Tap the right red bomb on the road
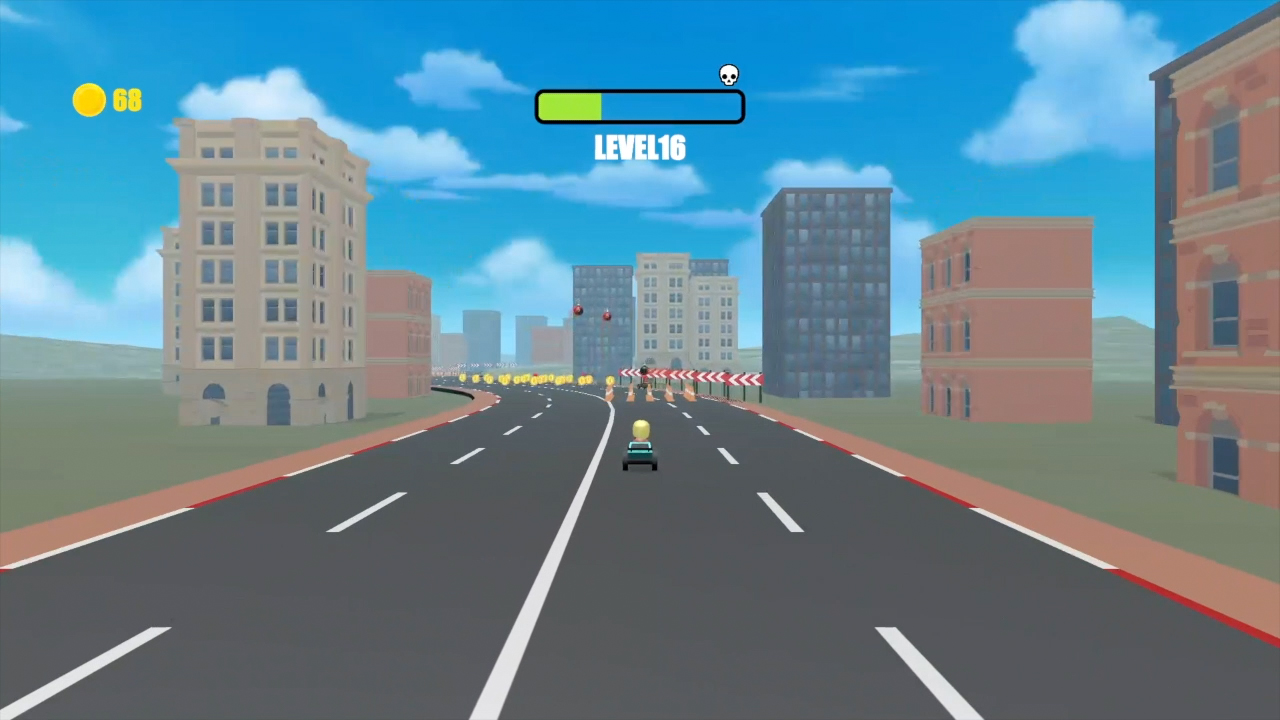Viewport: 1280px width, 720px height. pos(606,316)
